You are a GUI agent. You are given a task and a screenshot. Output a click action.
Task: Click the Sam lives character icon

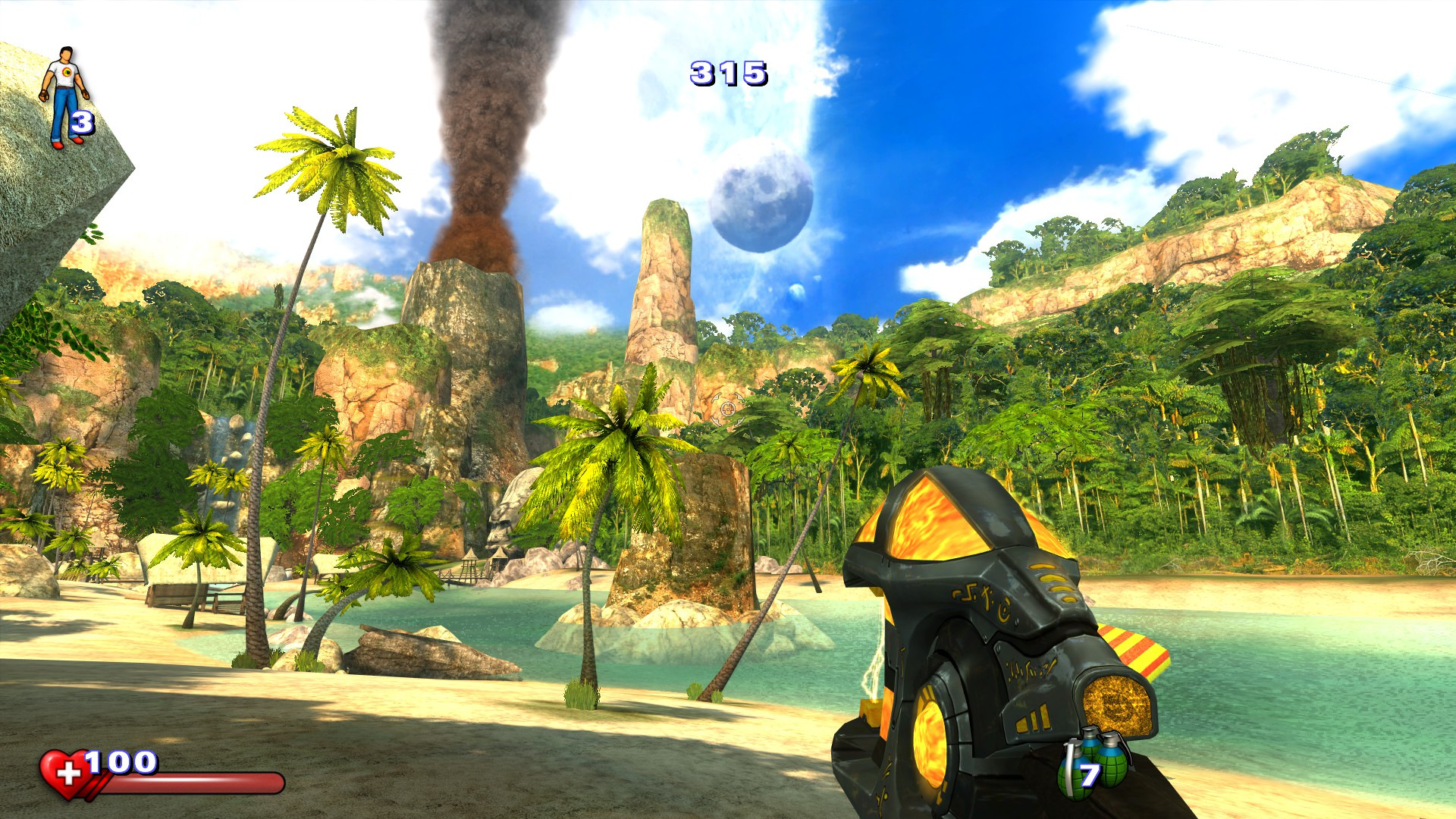tap(65, 96)
